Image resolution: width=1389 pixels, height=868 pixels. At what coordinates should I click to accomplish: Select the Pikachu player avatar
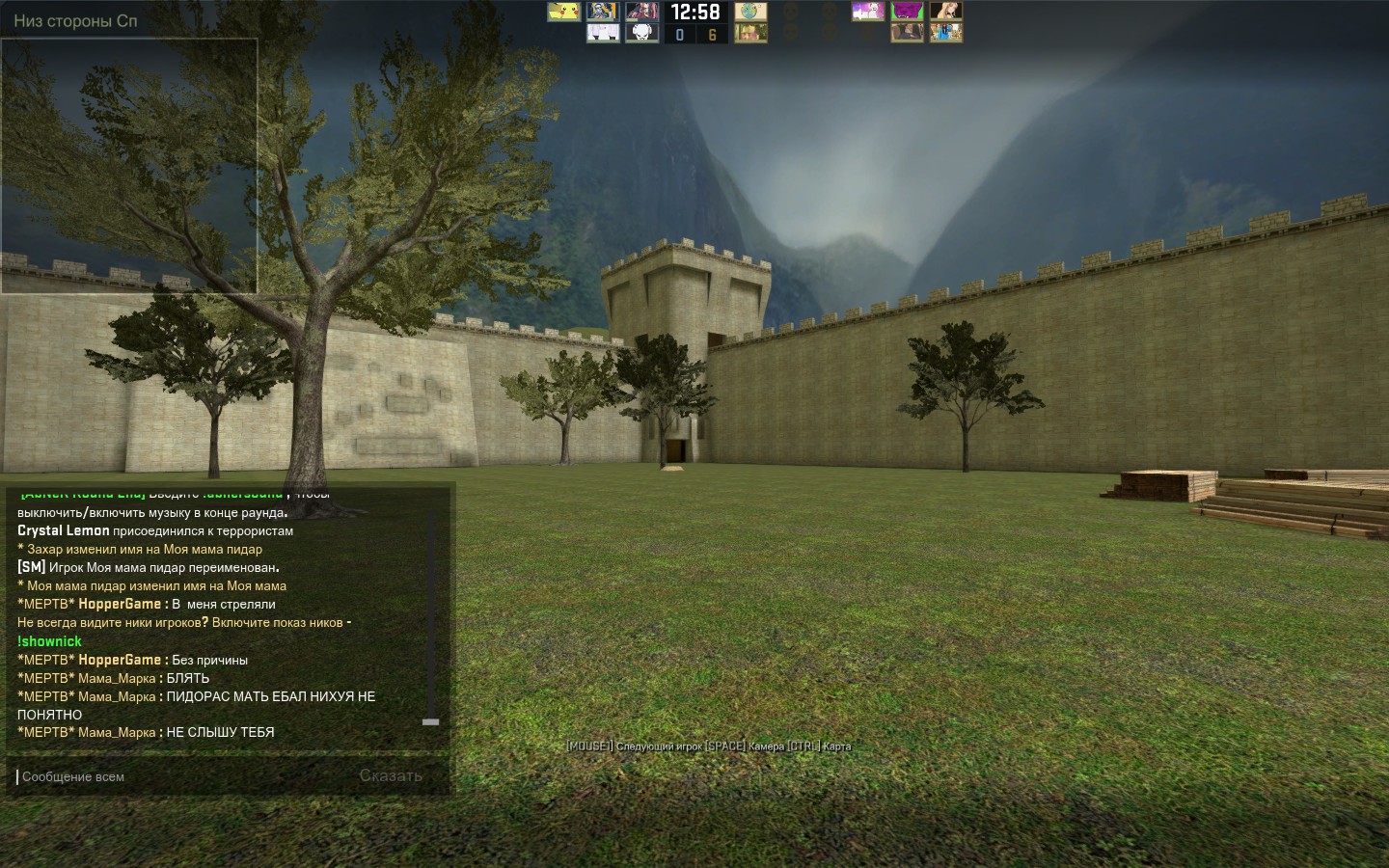click(563, 12)
